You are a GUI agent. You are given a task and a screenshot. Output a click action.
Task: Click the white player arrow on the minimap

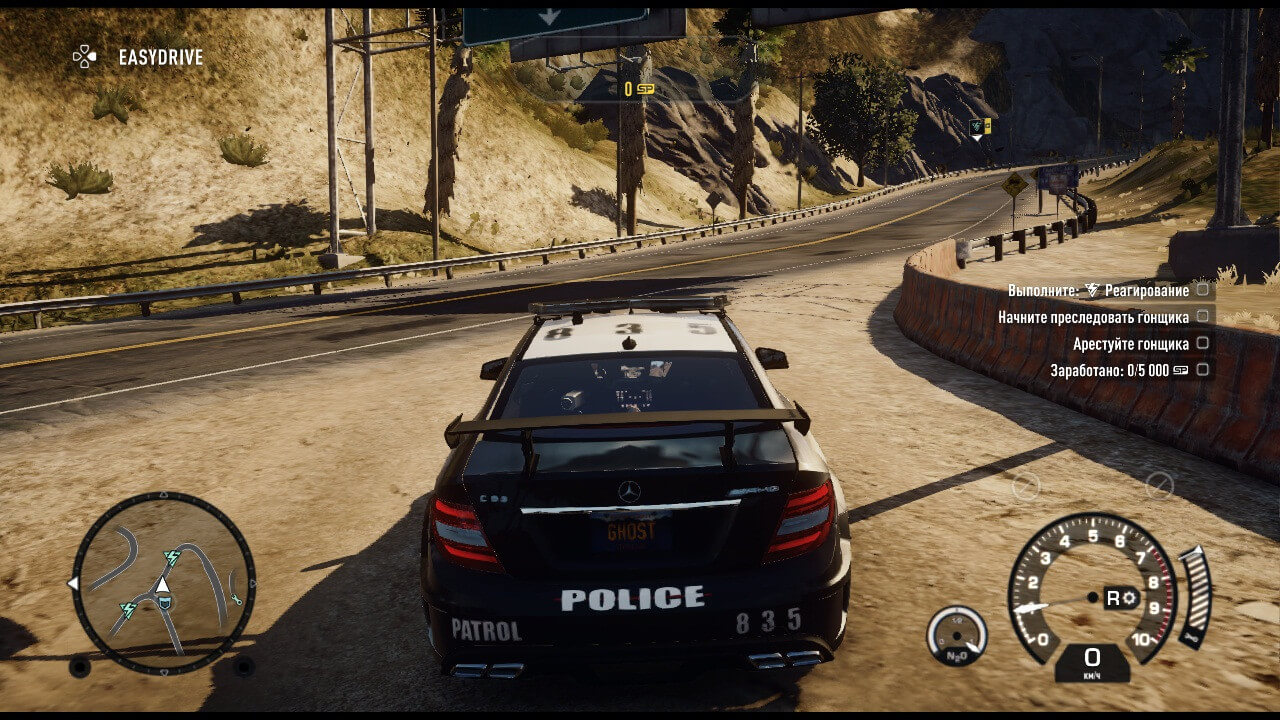coord(161,583)
